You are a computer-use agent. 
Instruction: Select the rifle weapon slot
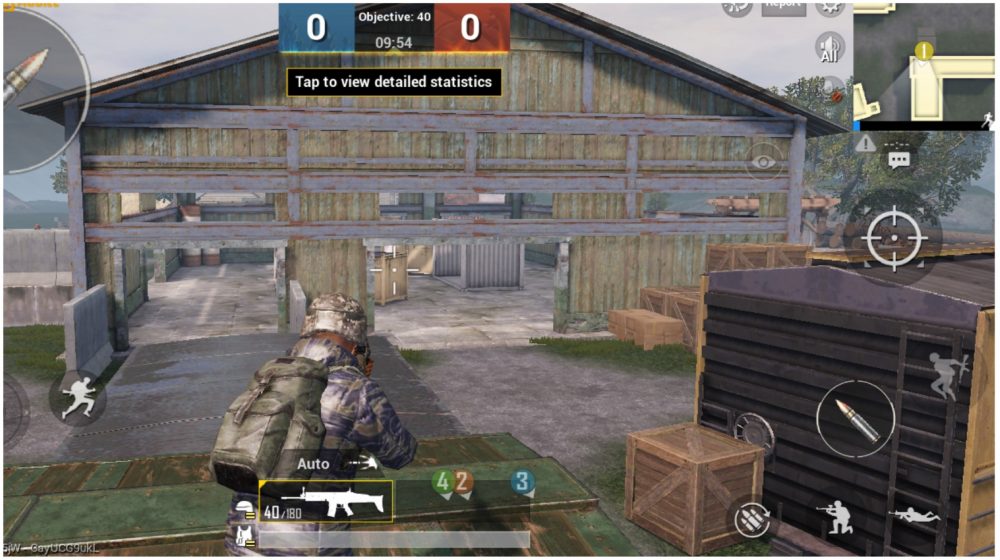(326, 501)
